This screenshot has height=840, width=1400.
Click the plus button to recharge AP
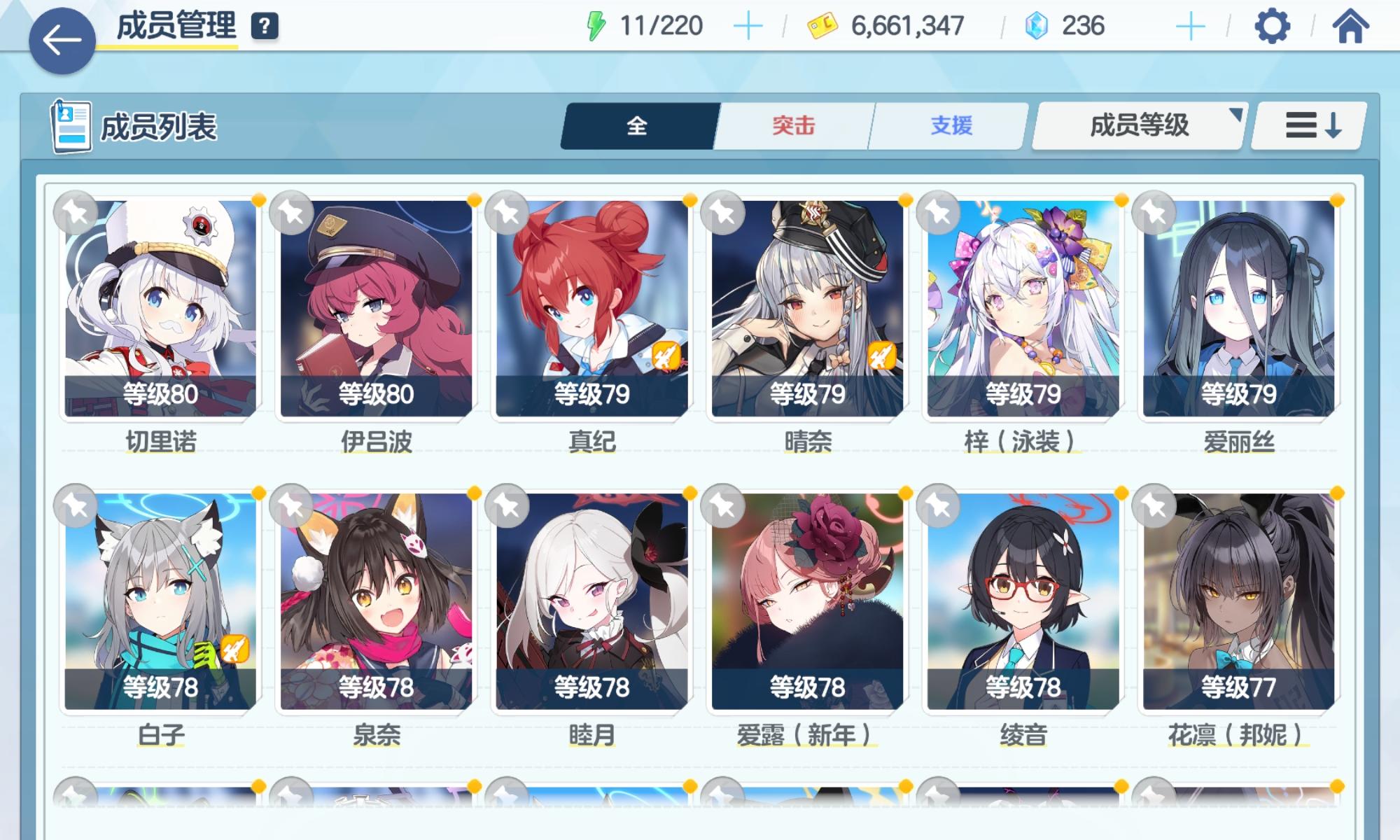749,27
